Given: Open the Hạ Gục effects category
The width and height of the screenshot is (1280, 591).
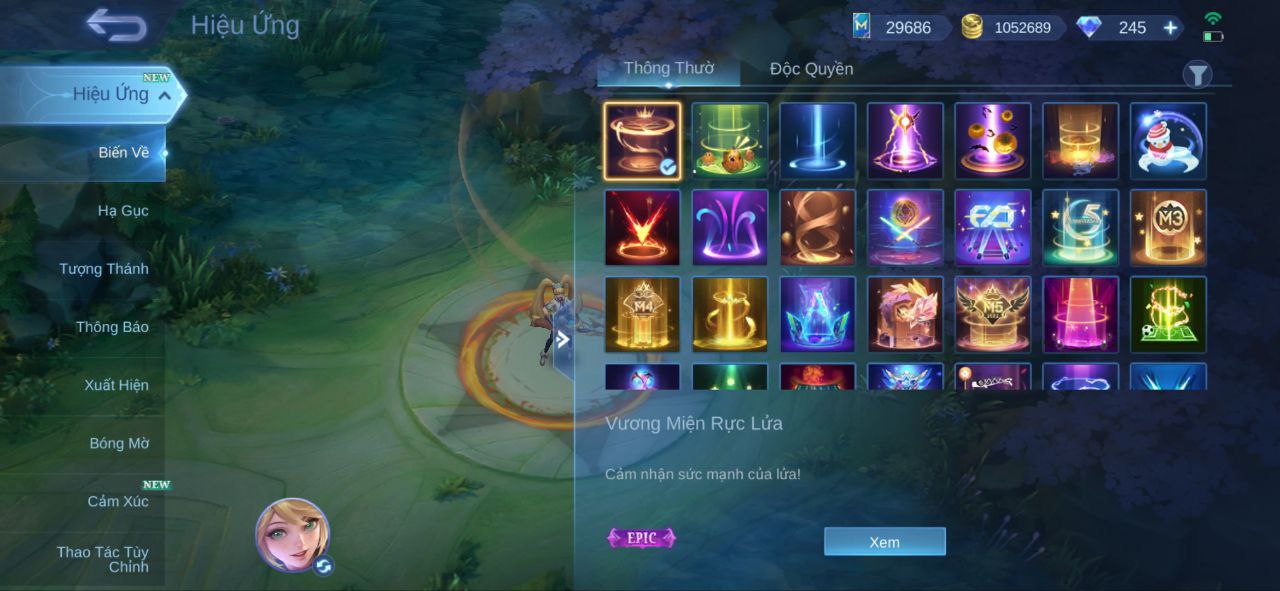Looking at the screenshot, I should point(123,211).
